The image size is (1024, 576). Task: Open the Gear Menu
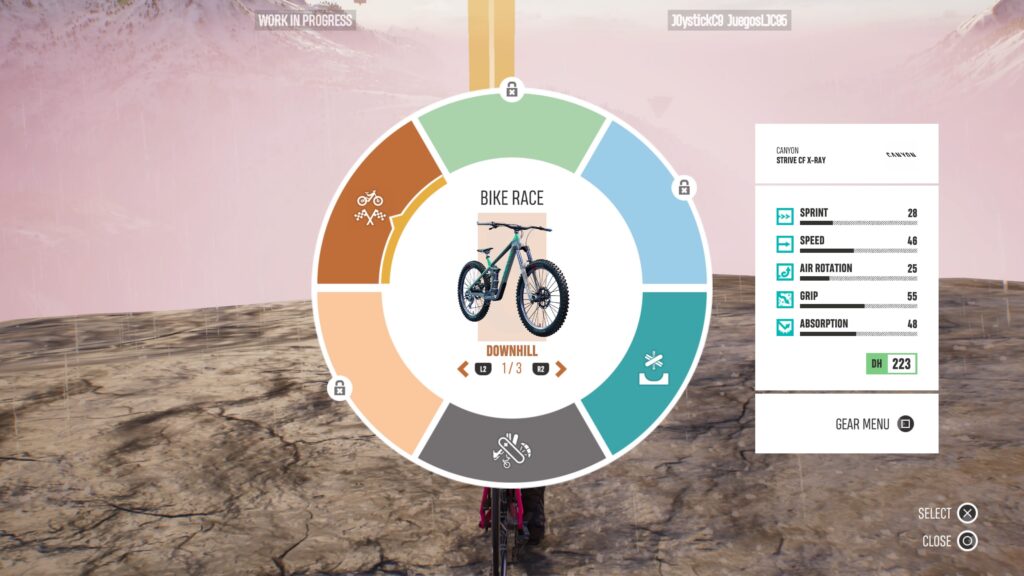click(874, 424)
